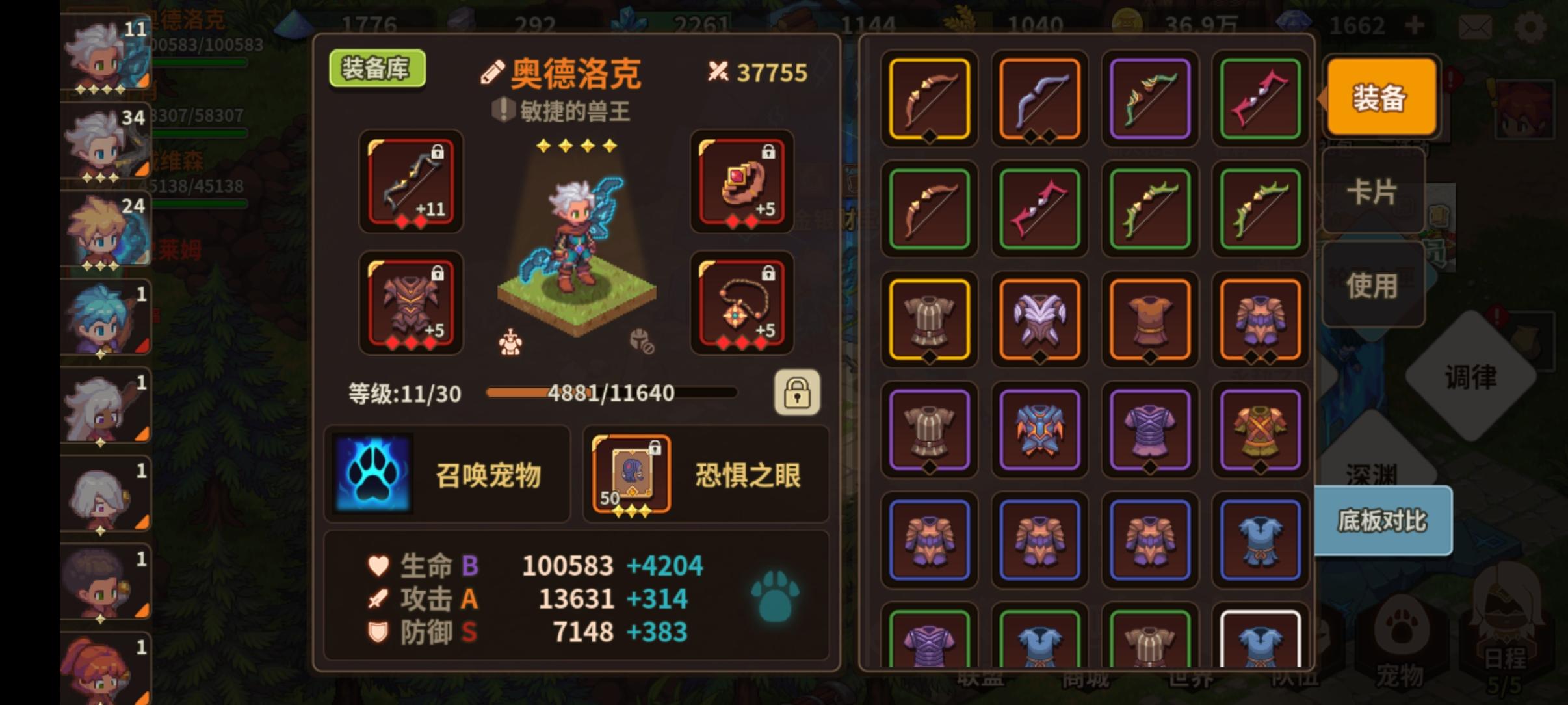Expand the 底板对比 comparison option
The height and width of the screenshot is (705, 1568).
[x=1383, y=520]
